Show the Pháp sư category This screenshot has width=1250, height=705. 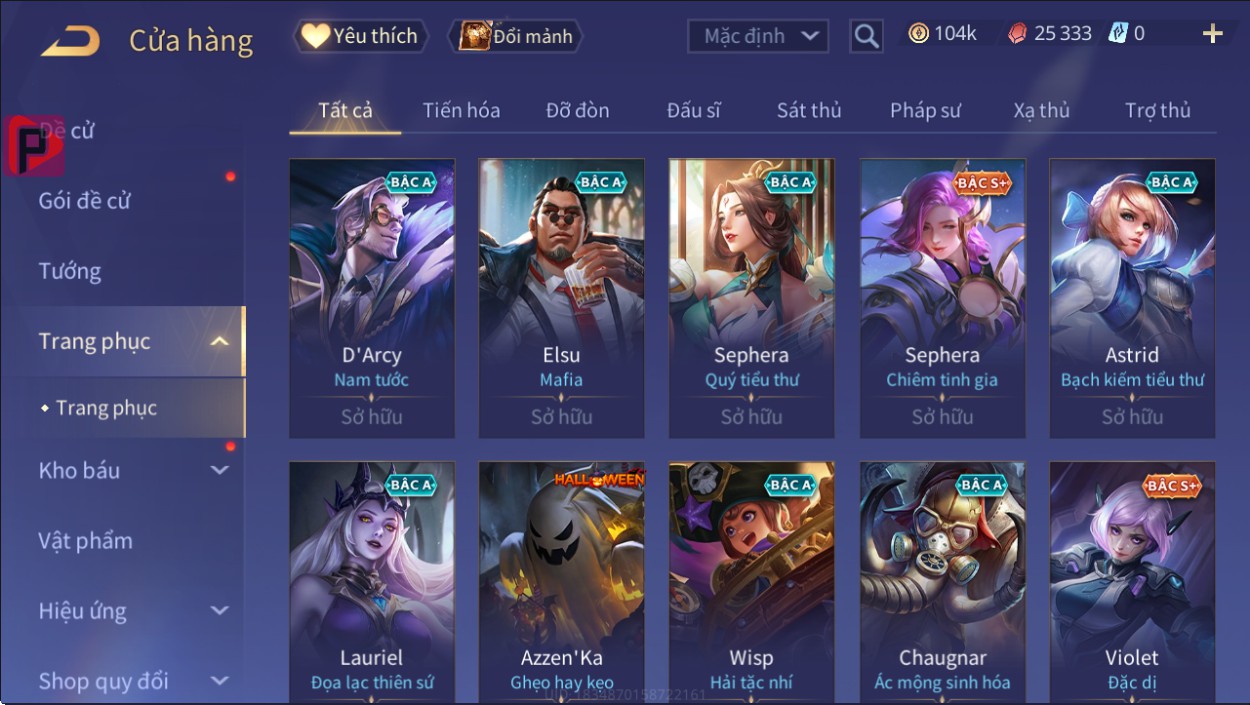pyautogui.click(x=925, y=111)
